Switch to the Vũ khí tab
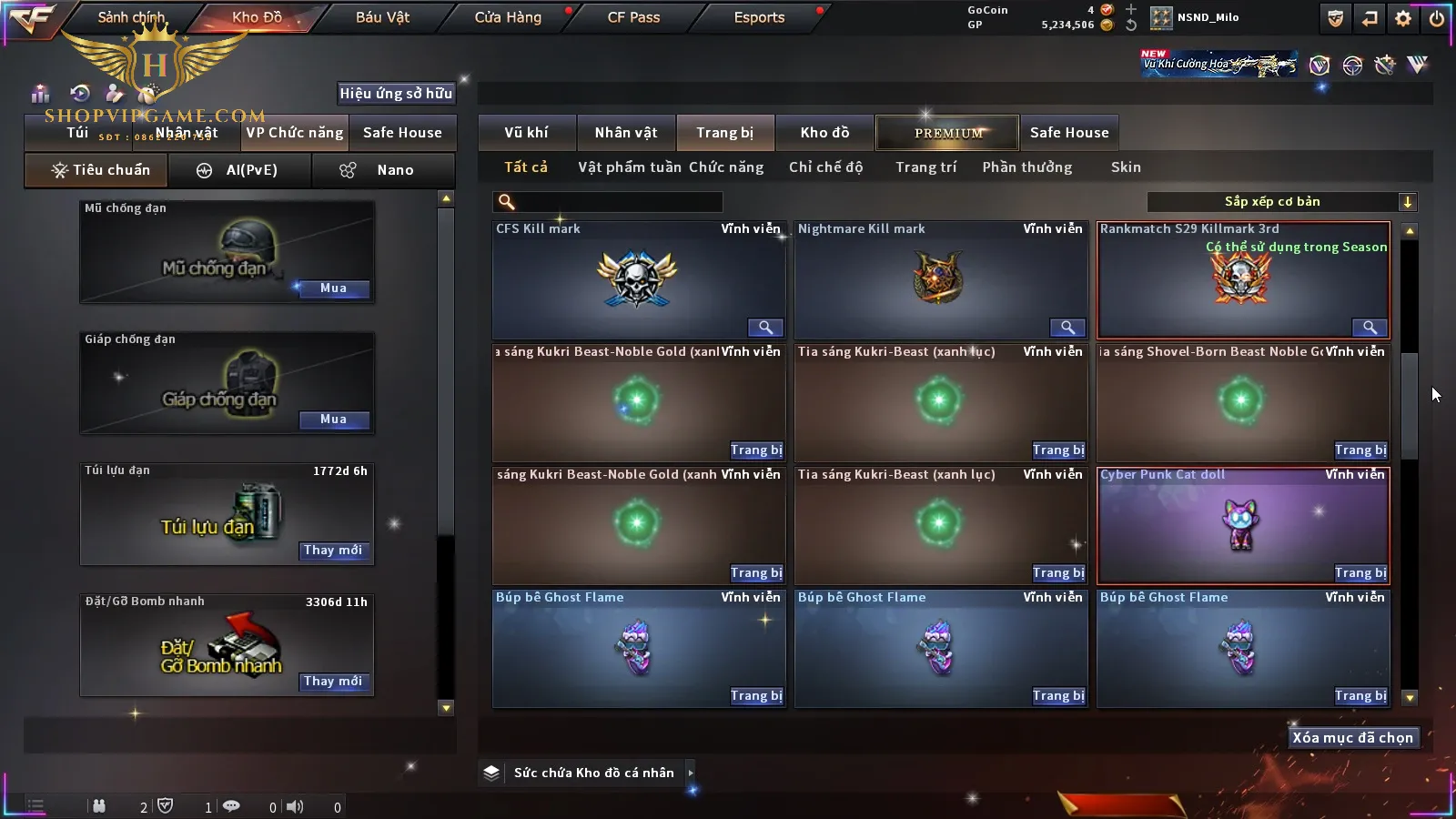The width and height of the screenshot is (1456, 819). click(x=526, y=133)
